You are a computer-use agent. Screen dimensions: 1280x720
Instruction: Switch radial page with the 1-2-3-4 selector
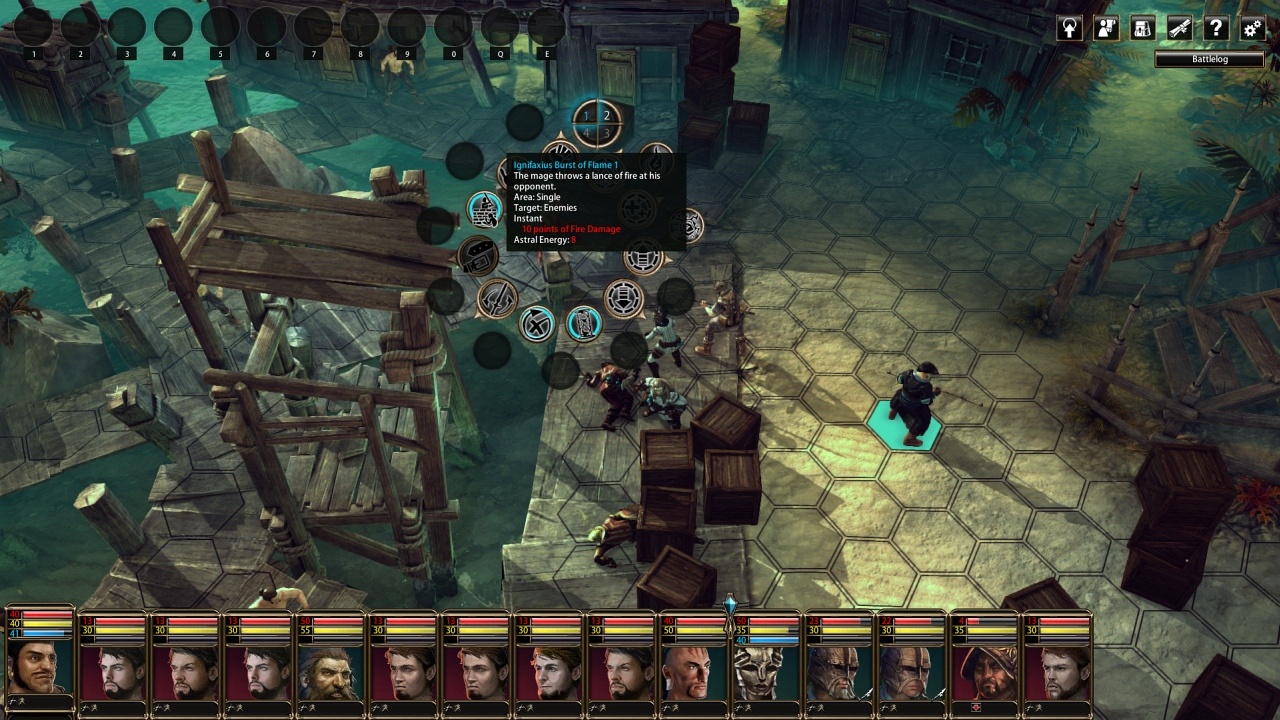(596, 123)
